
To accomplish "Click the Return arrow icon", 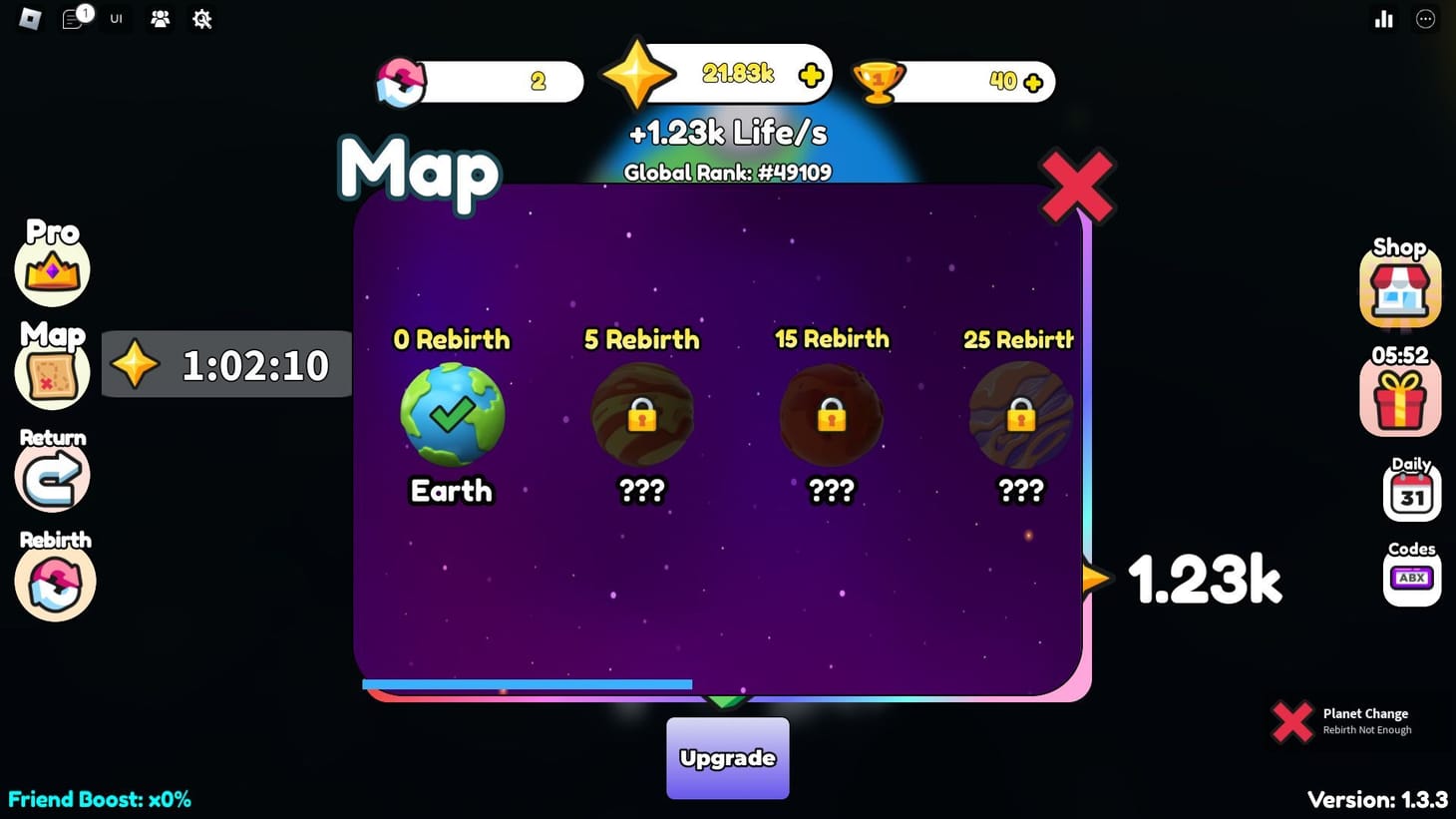I will 52,477.
